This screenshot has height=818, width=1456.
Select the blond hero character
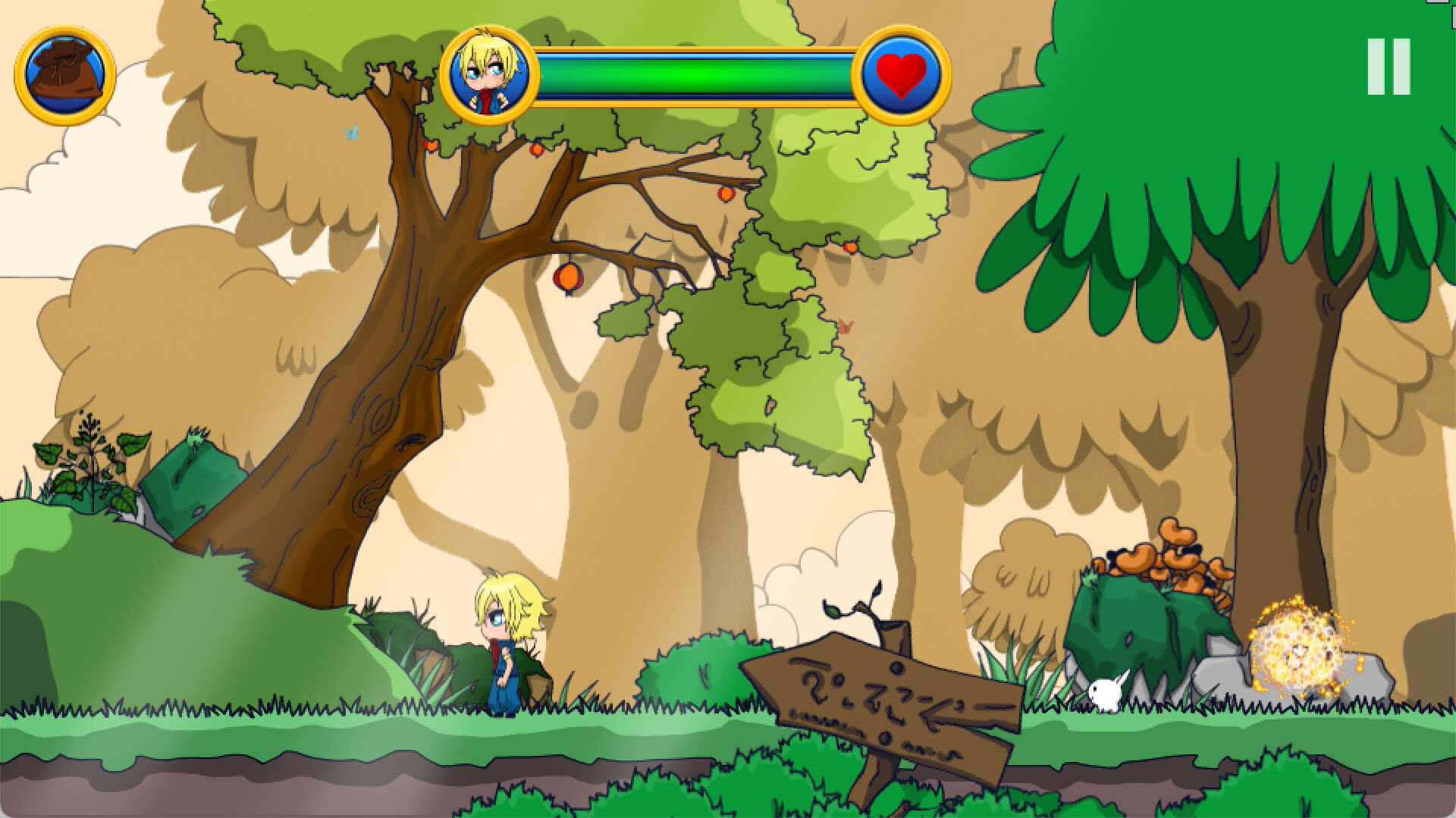coord(507,652)
